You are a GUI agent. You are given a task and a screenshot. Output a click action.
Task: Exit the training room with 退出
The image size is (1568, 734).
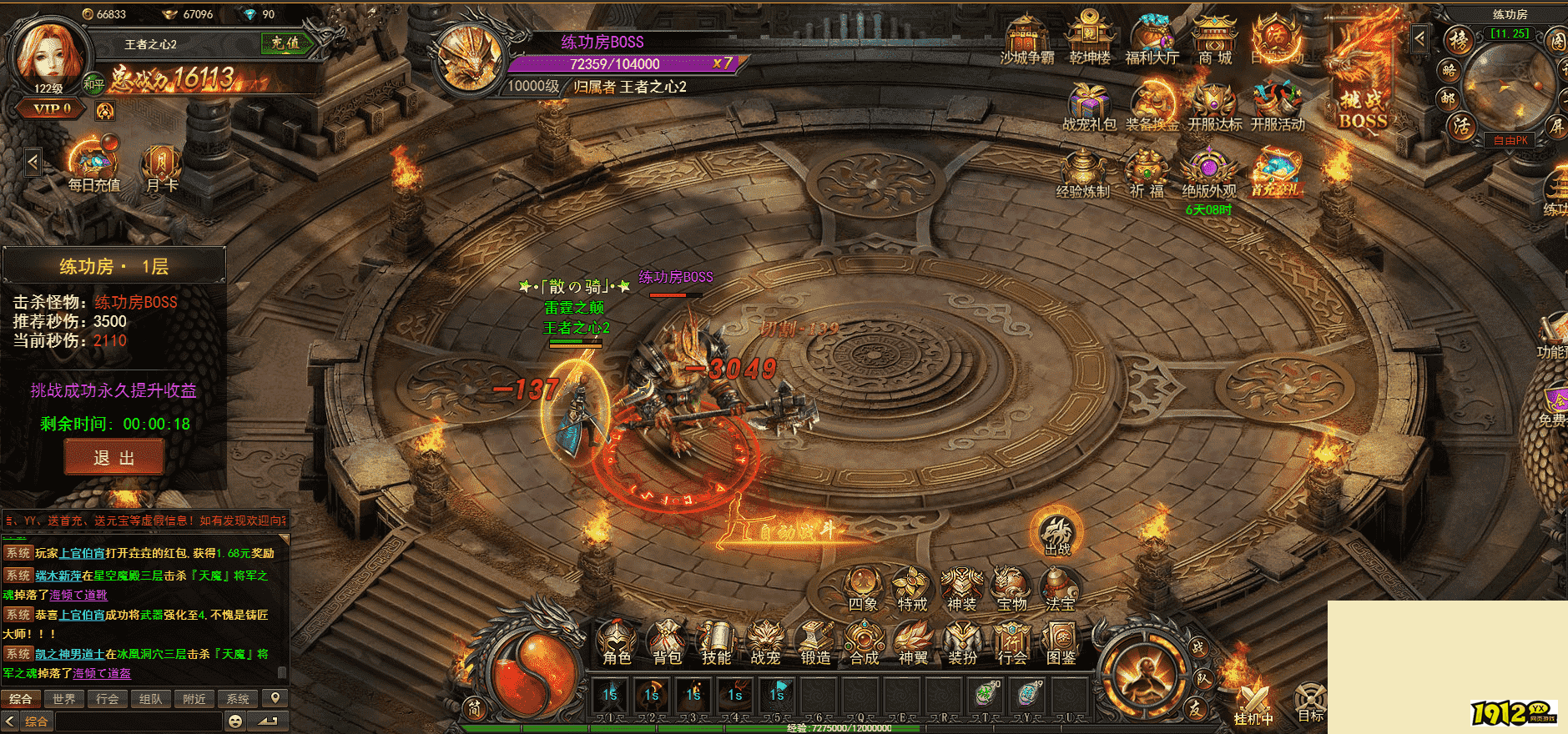[x=113, y=458]
